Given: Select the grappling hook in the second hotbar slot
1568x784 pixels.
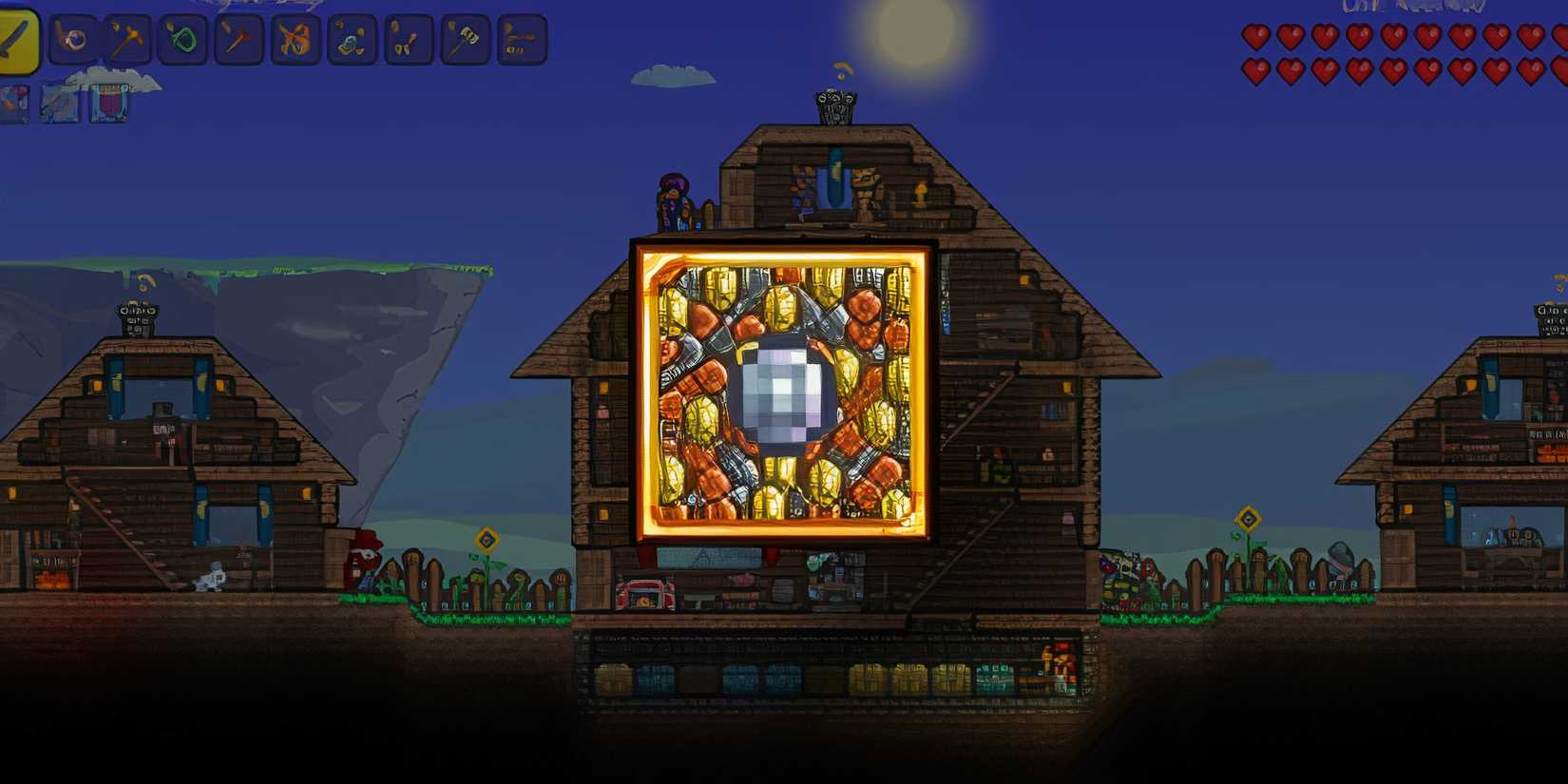Looking at the screenshot, I should (76, 40).
